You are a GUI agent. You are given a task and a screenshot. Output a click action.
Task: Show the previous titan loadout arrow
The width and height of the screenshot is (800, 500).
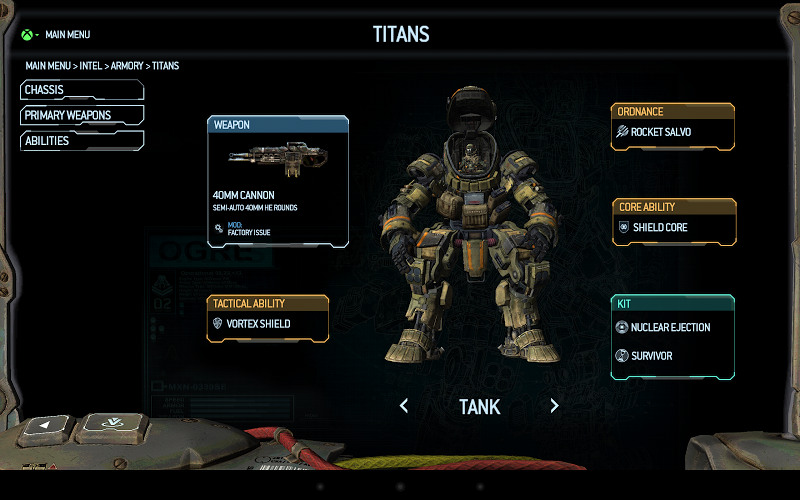tap(404, 406)
